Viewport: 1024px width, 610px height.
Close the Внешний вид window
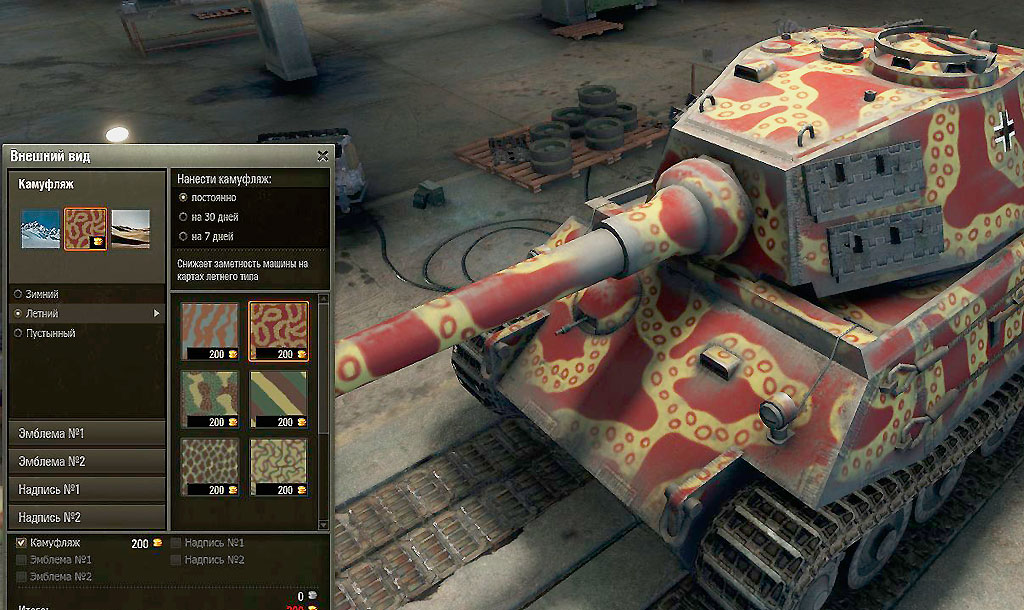(x=322, y=156)
